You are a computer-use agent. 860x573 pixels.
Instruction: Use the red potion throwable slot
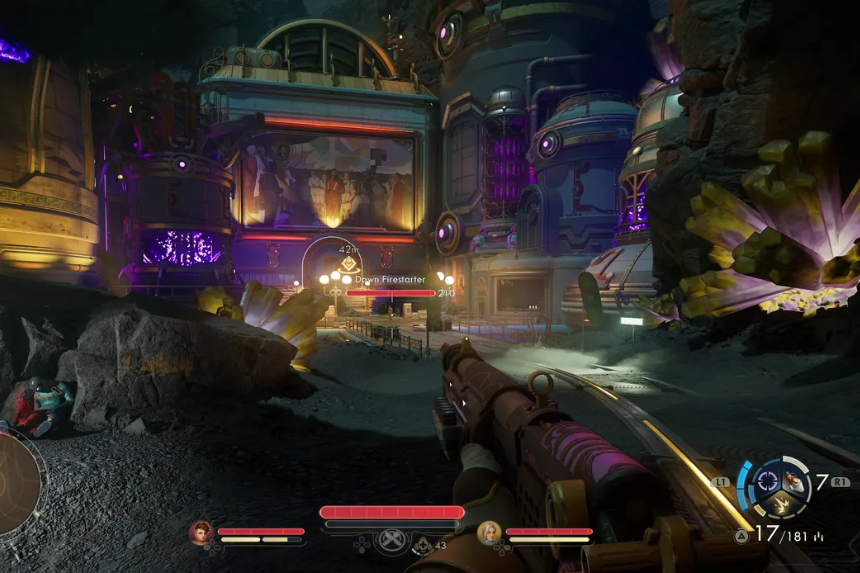click(x=794, y=482)
